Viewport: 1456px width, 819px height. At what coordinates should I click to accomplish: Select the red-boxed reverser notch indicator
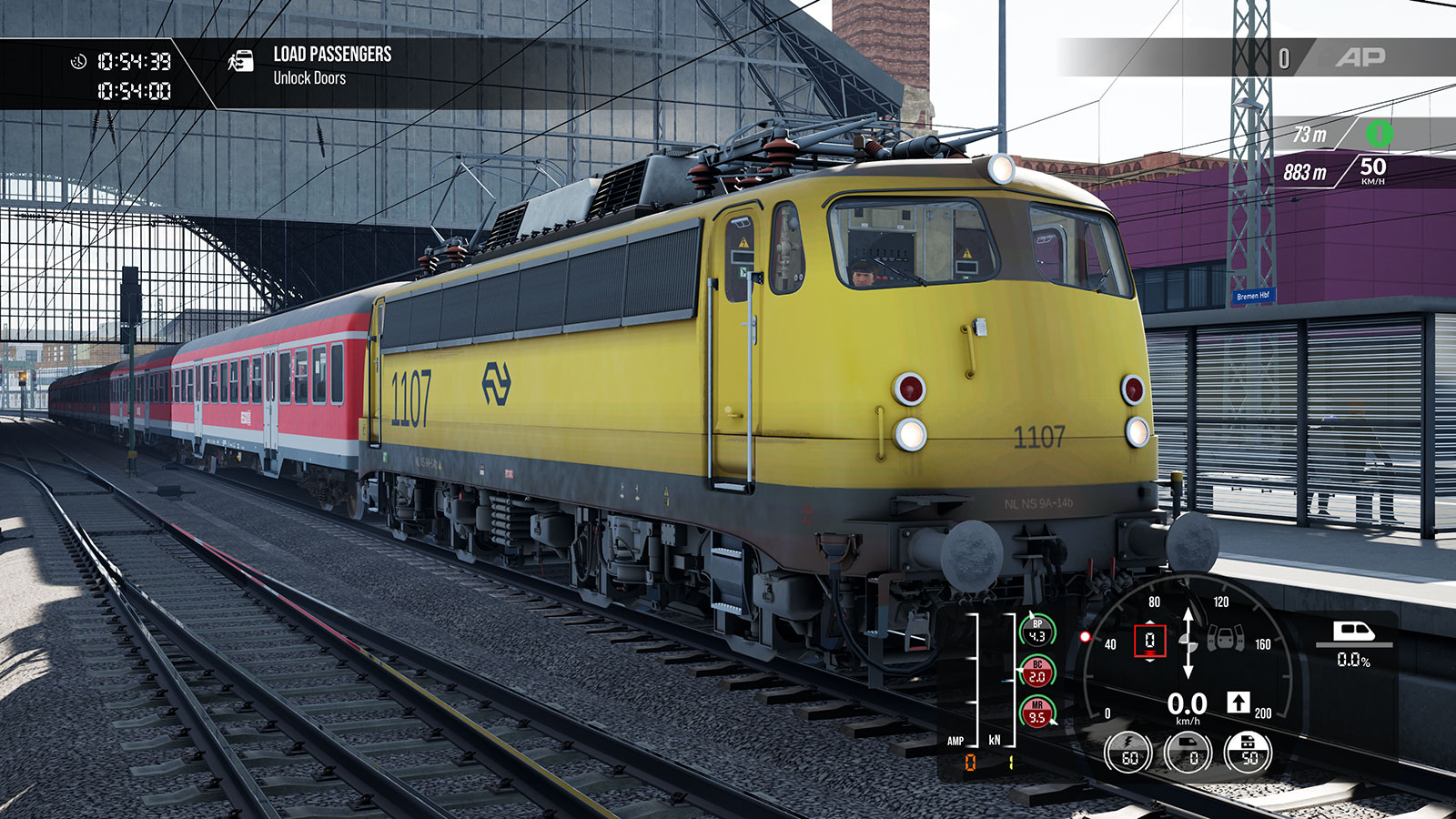click(x=1149, y=641)
